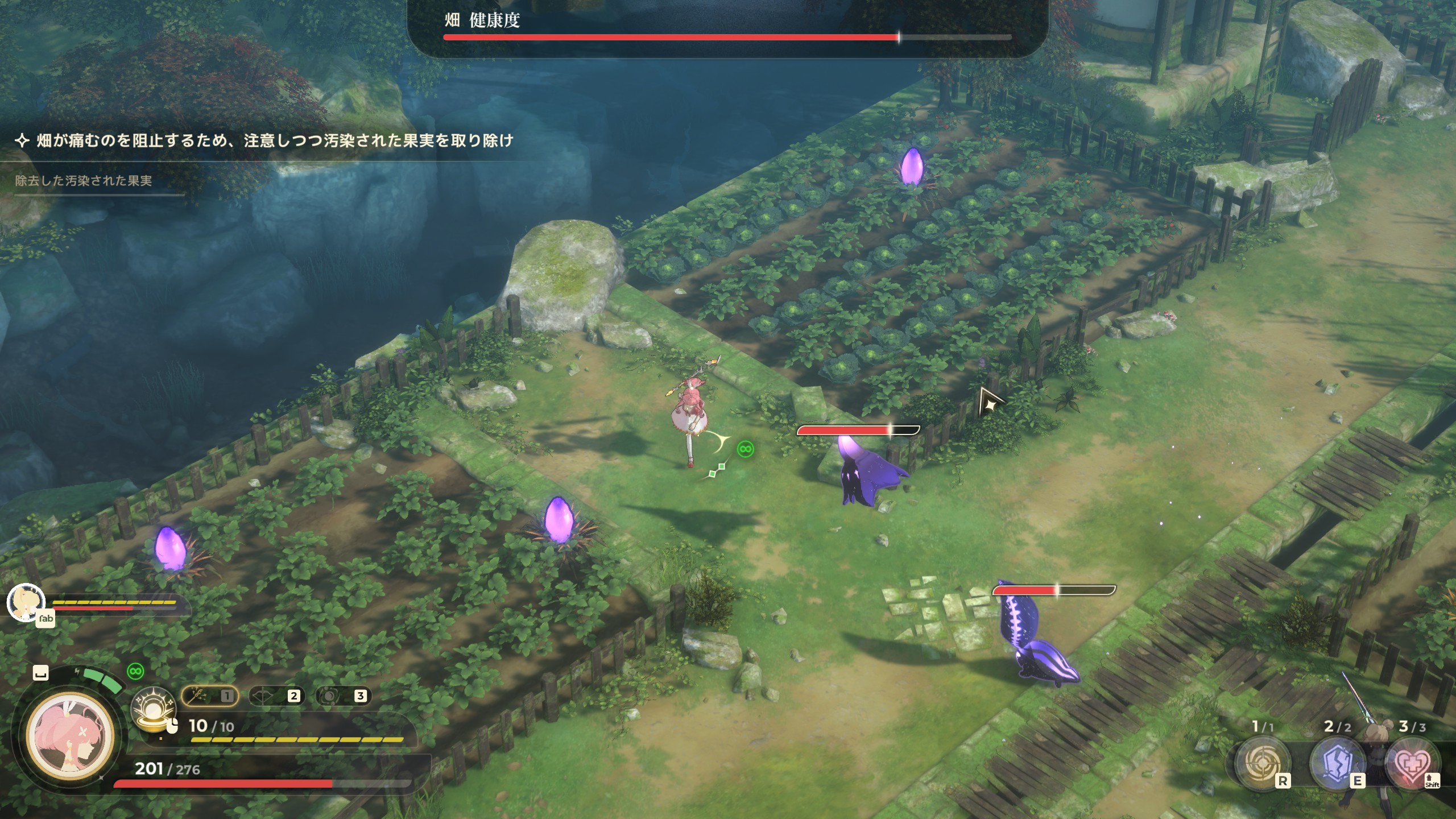Image resolution: width=1456 pixels, height=819 pixels.
Task: Switch to the bow weapon slot
Action: [x=276, y=696]
